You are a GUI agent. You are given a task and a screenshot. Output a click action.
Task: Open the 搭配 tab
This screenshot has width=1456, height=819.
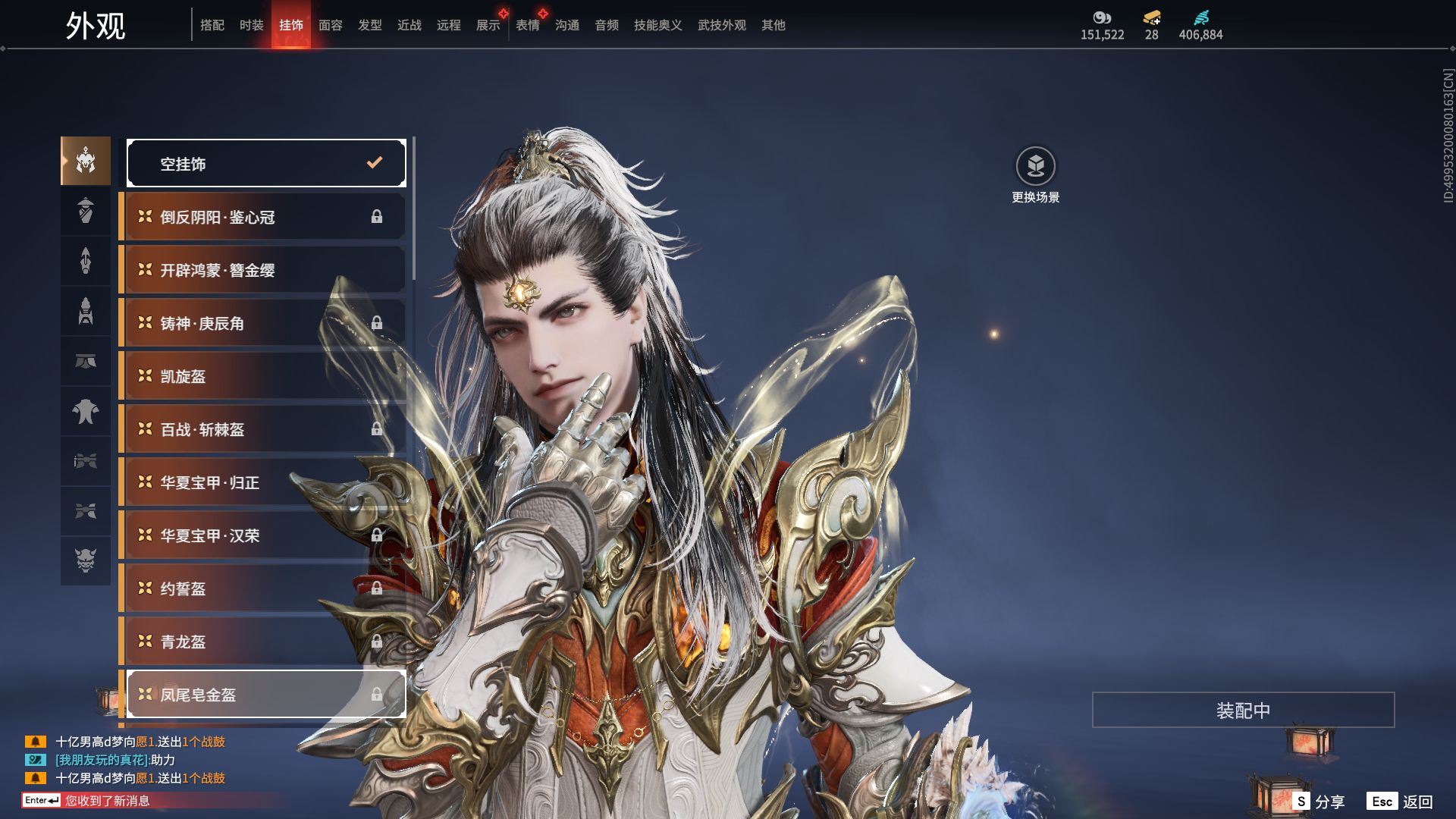coord(212,25)
